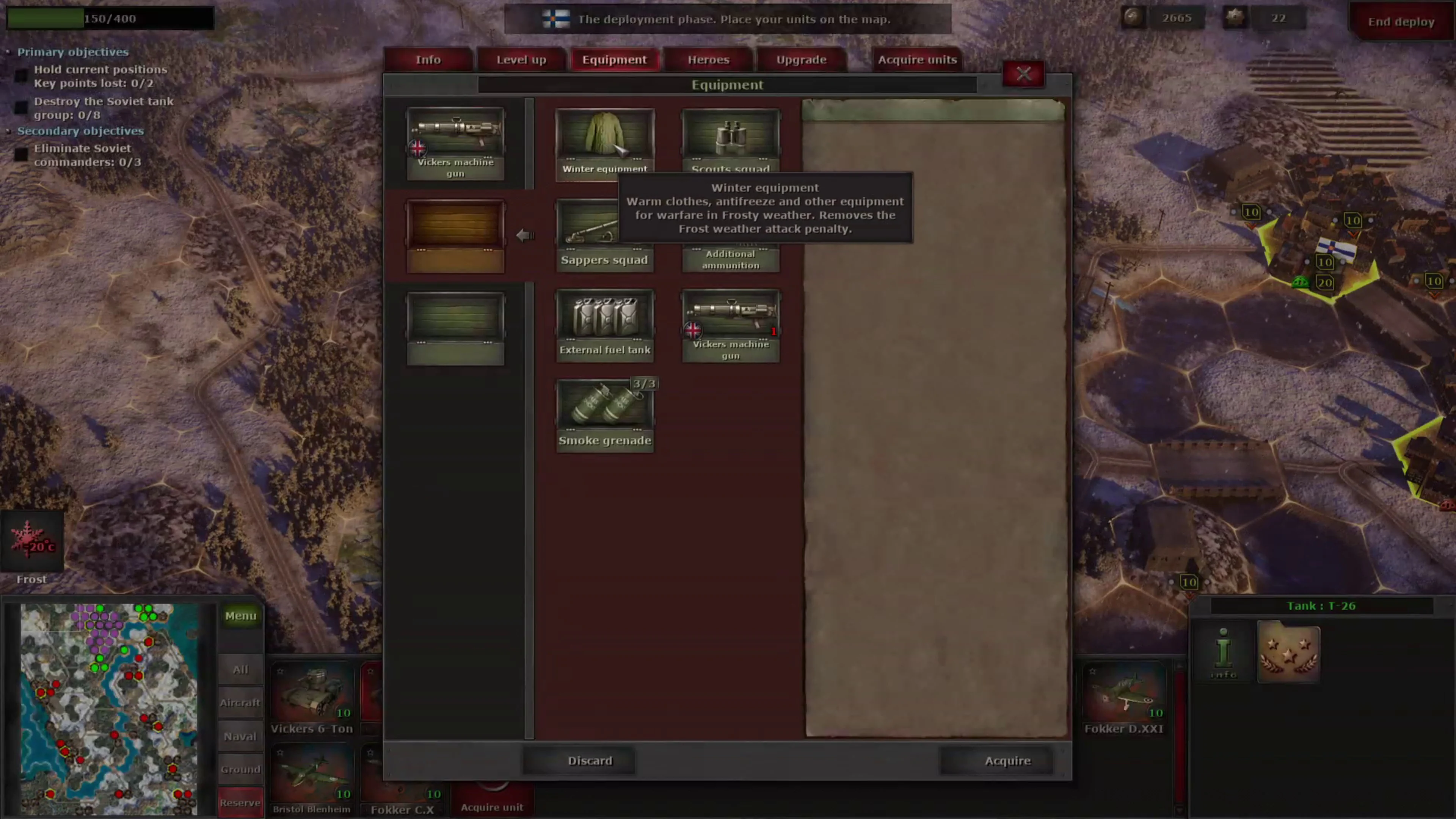Collapse the Secondary objectives list
The width and height of the screenshot is (1456, 819).
(8, 130)
